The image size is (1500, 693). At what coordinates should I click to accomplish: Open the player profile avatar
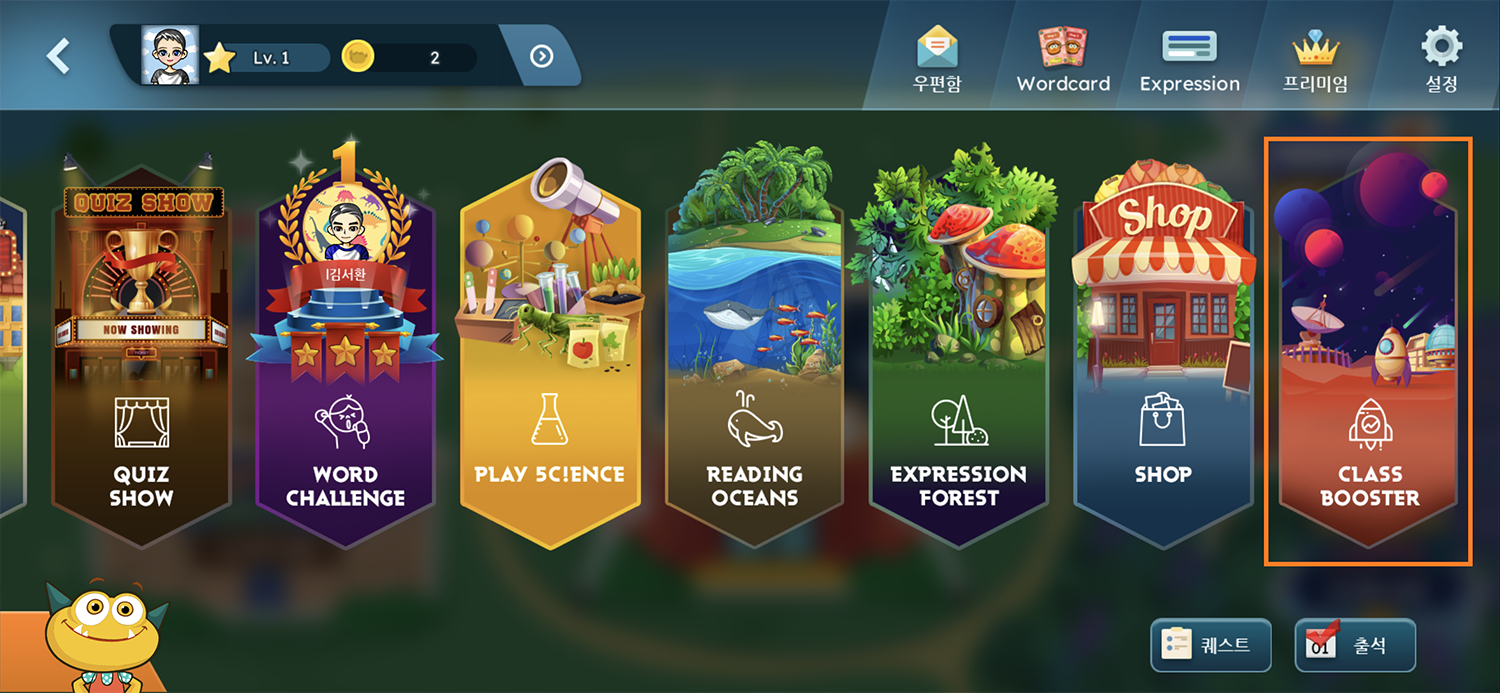coord(170,57)
